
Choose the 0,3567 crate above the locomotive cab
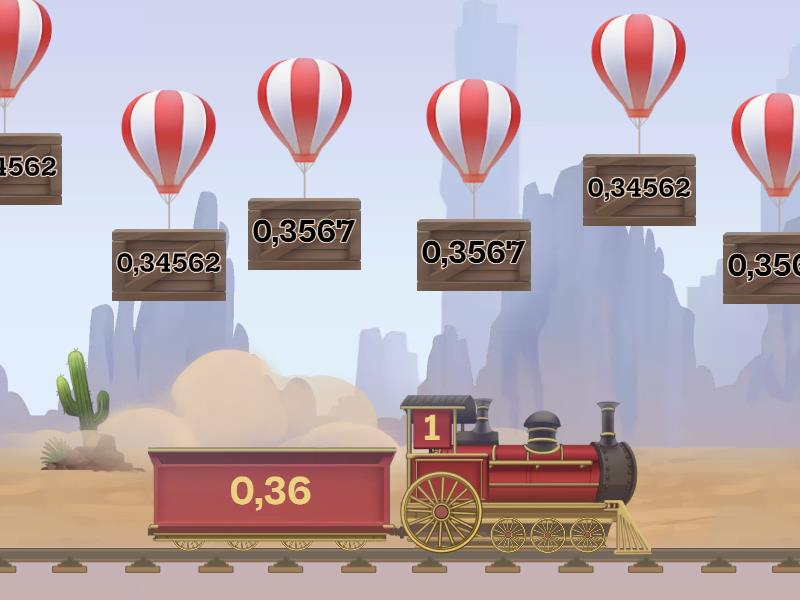click(x=473, y=254)
